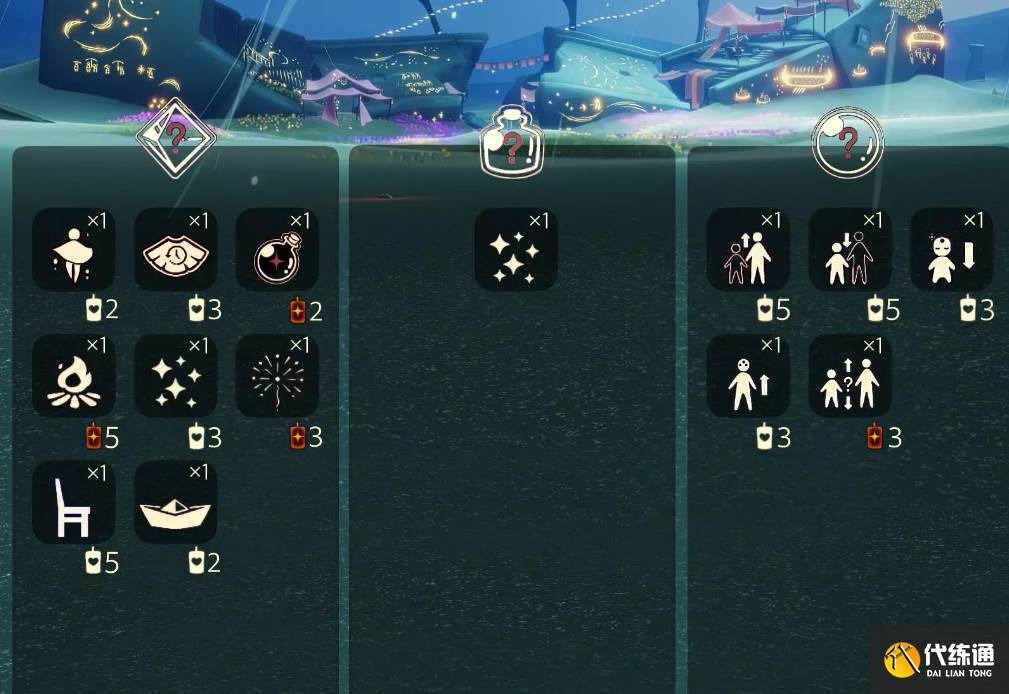Choose the adult-to-child shrink spell
The height and width of the screenshot is (694, 1009).
[850, 250]
